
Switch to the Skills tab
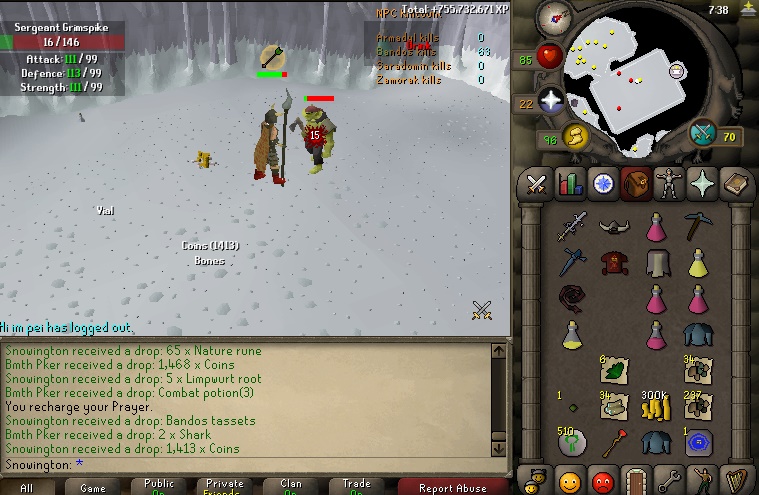click(570, 184)
